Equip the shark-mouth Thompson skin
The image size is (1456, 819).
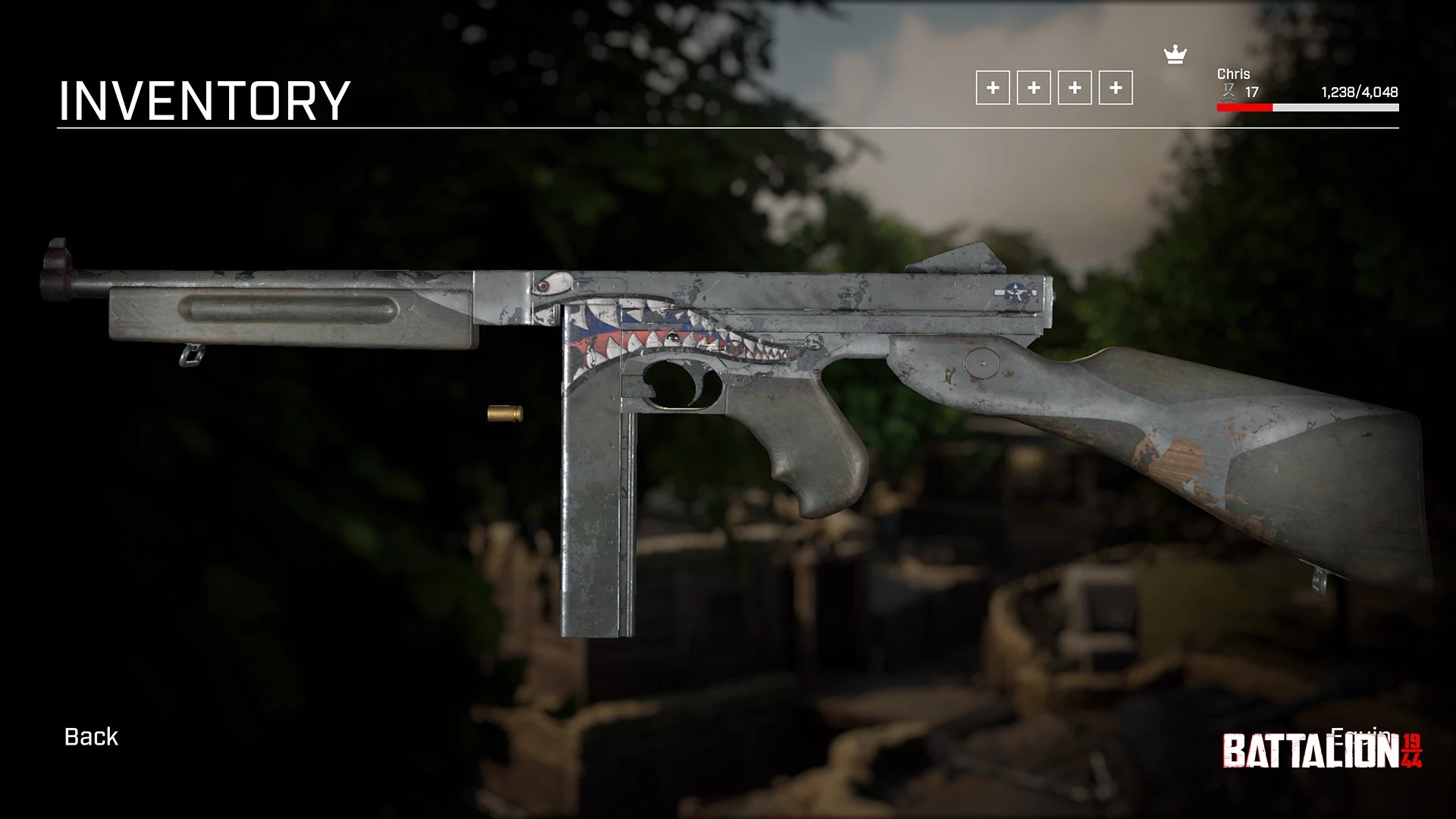click(x=1360, y=735)
